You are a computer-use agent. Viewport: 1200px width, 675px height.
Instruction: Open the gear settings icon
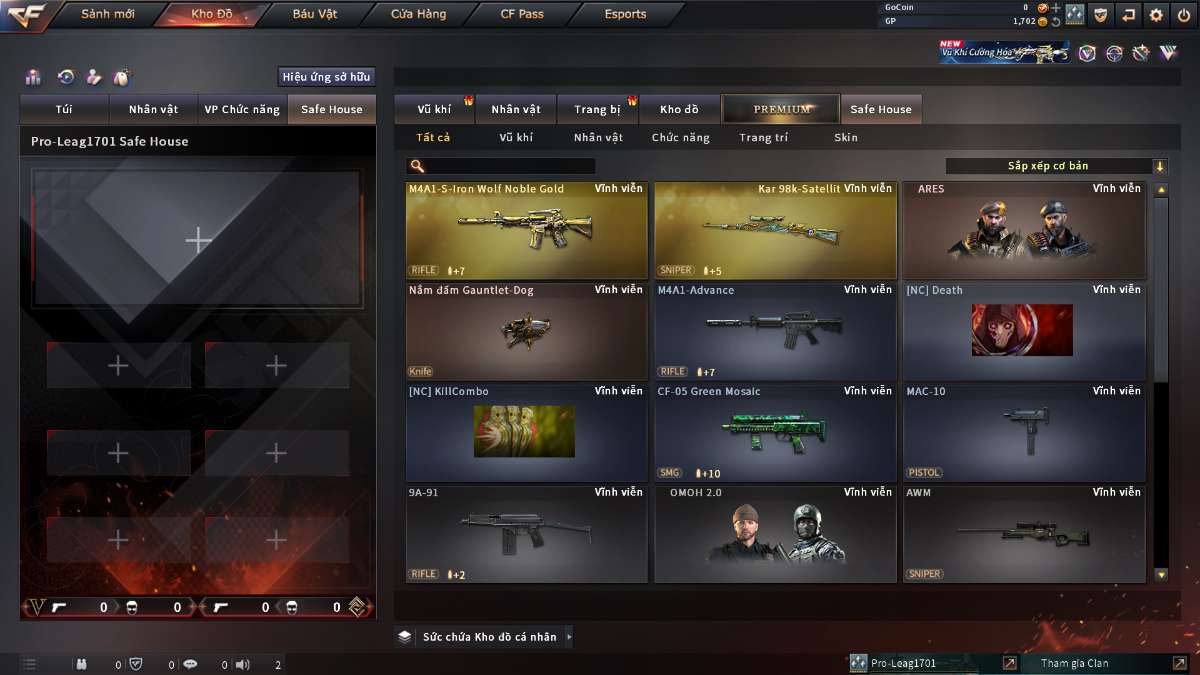1156,14
